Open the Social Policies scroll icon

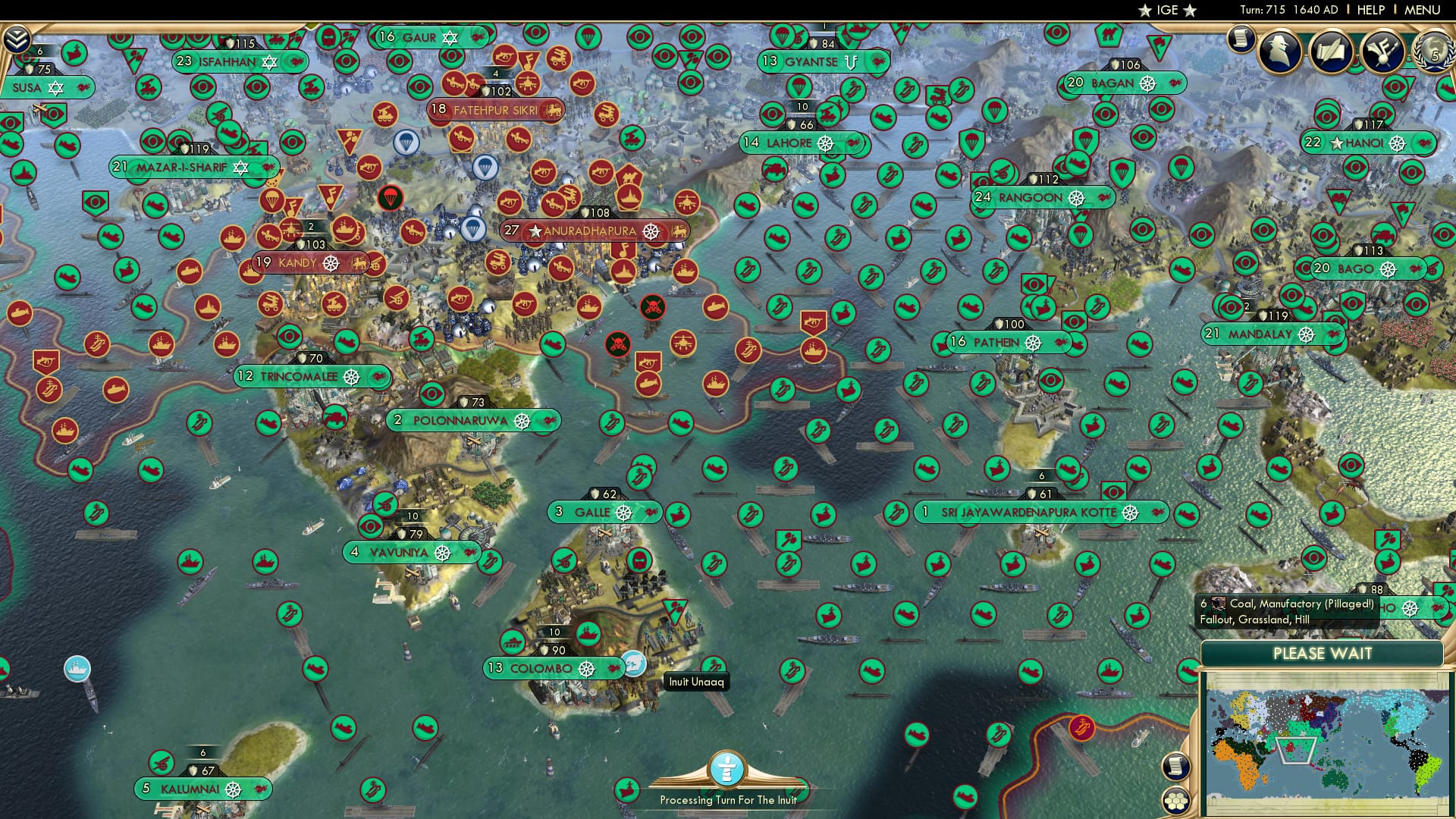click(x=1332, y=52)
